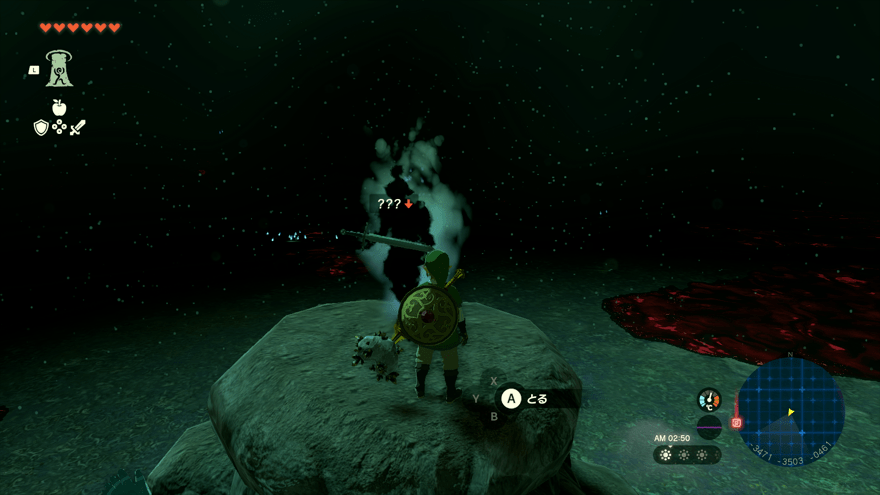Screen dimensions: 880x495
Task: Check the temperature gauge icon
Action: click(709, 400)
